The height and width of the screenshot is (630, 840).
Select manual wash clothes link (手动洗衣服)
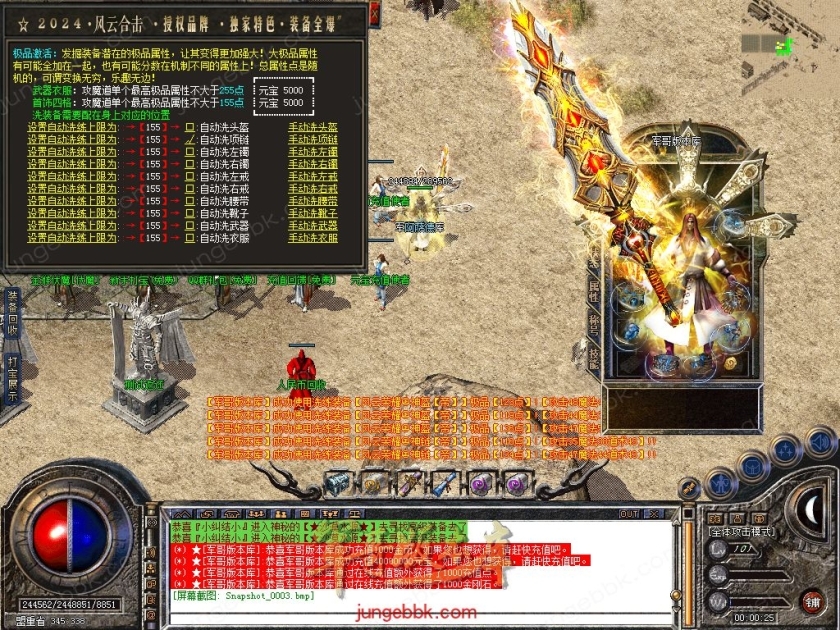[312, 238]
